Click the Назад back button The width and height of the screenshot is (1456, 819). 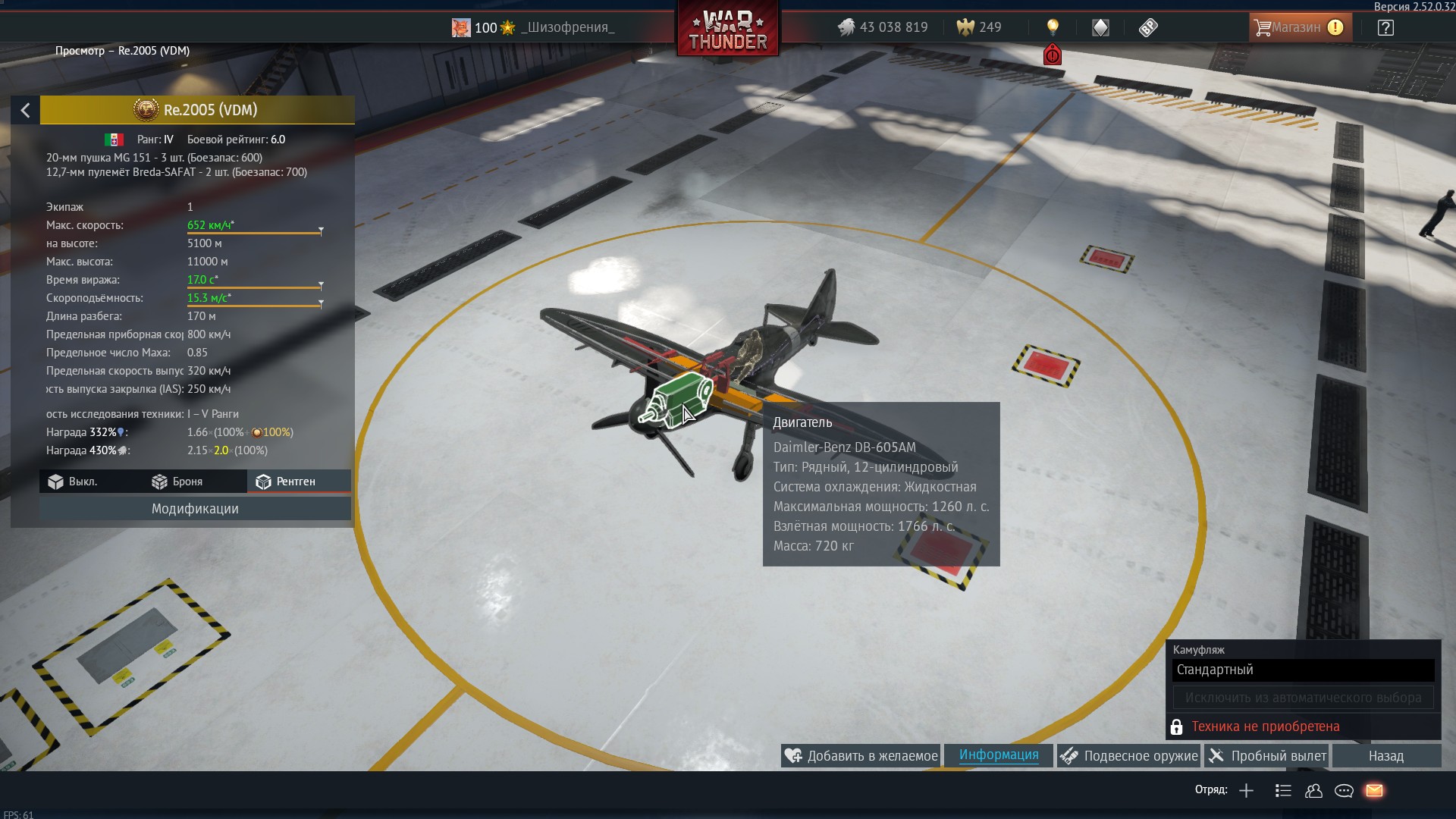point(1385,756)
